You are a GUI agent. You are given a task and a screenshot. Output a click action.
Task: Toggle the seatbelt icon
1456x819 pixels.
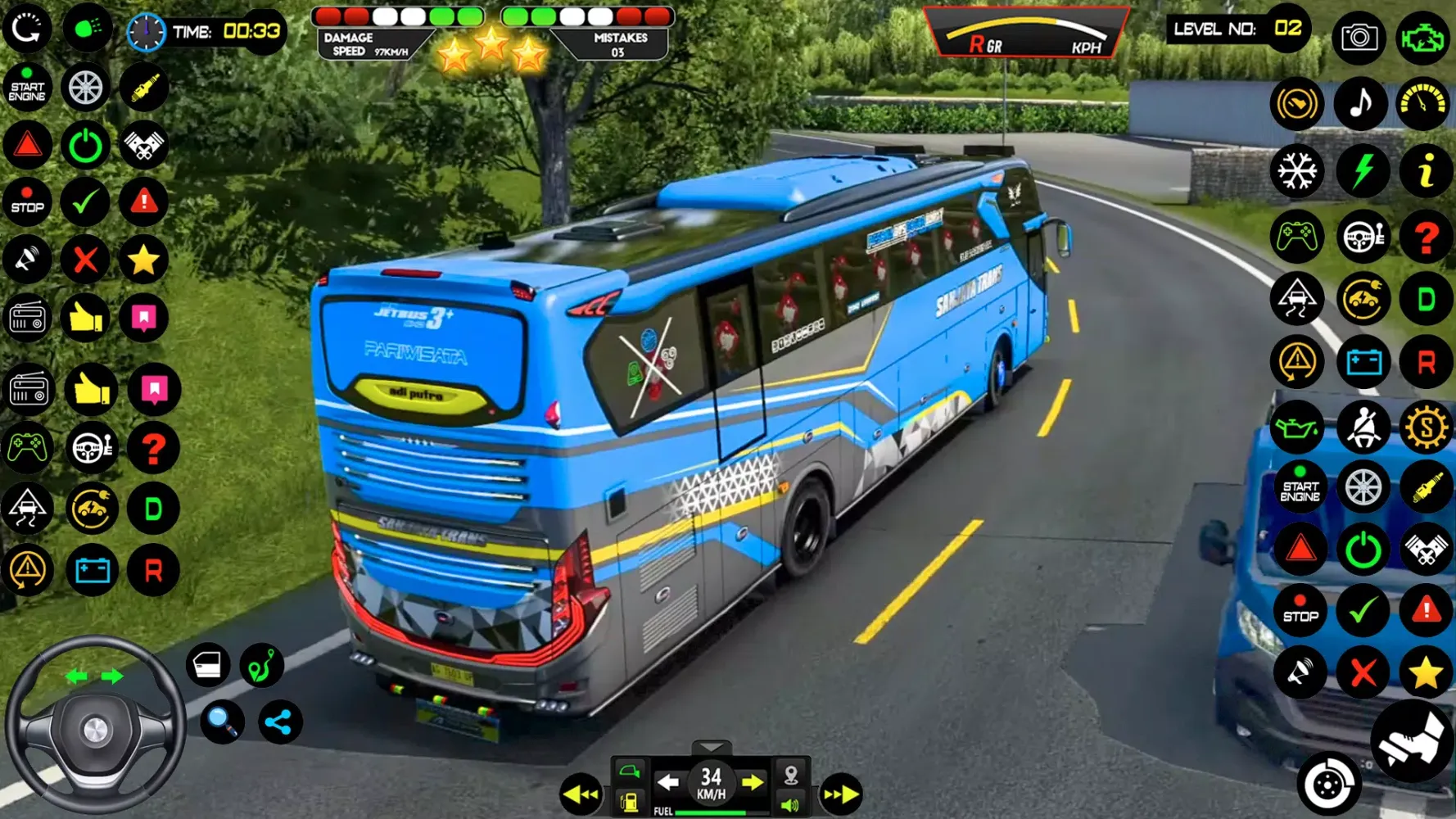coord(1362,427)
